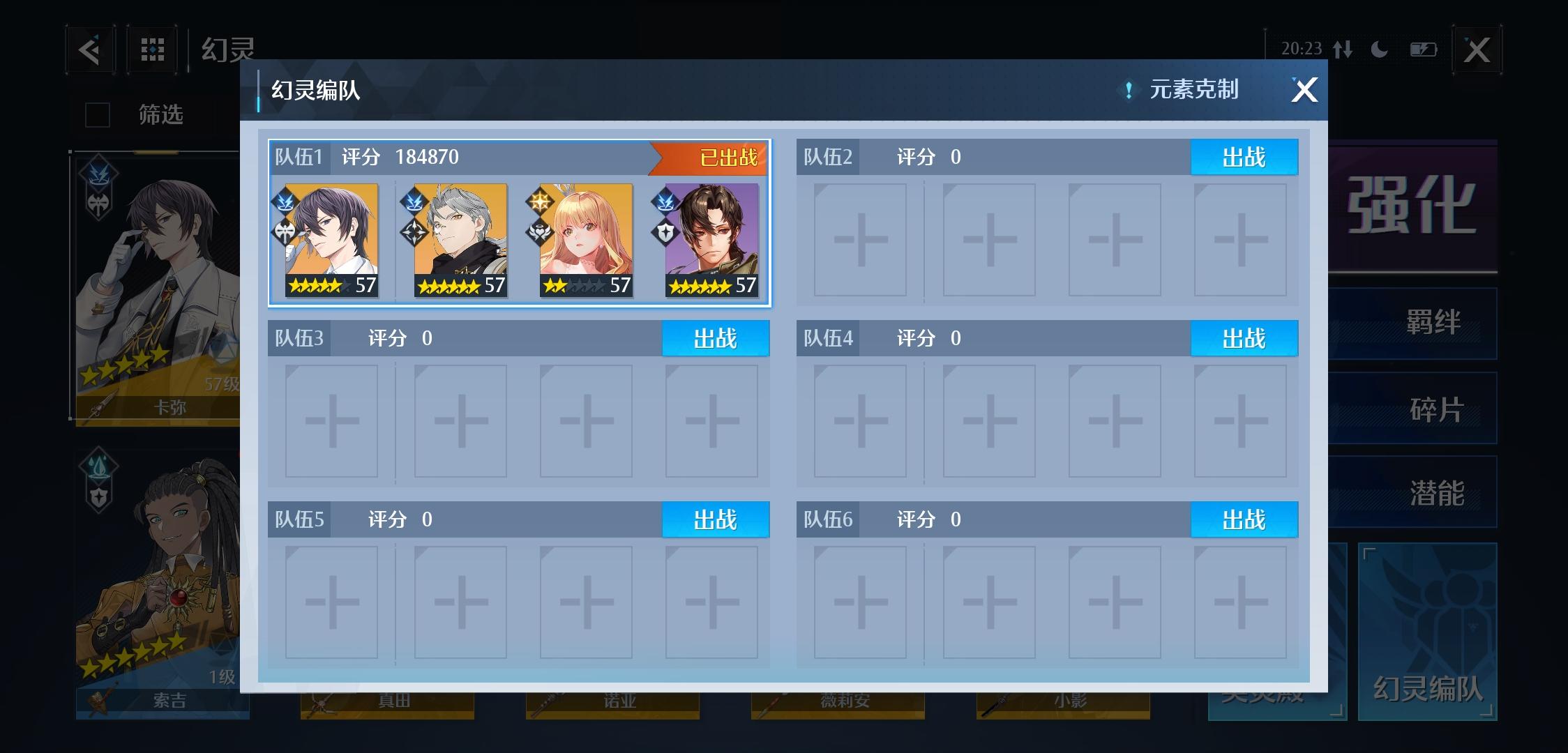
Task: Click the data sync arrows icon next to 20:23
Action: [x=1345, y=49]
